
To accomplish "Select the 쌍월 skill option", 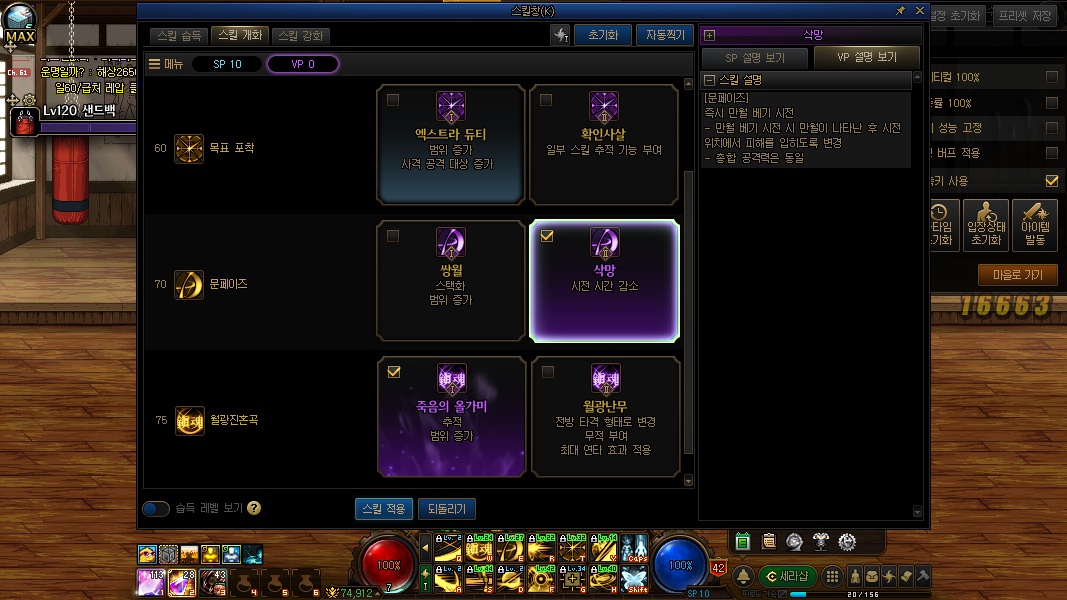I will point(451,280).
